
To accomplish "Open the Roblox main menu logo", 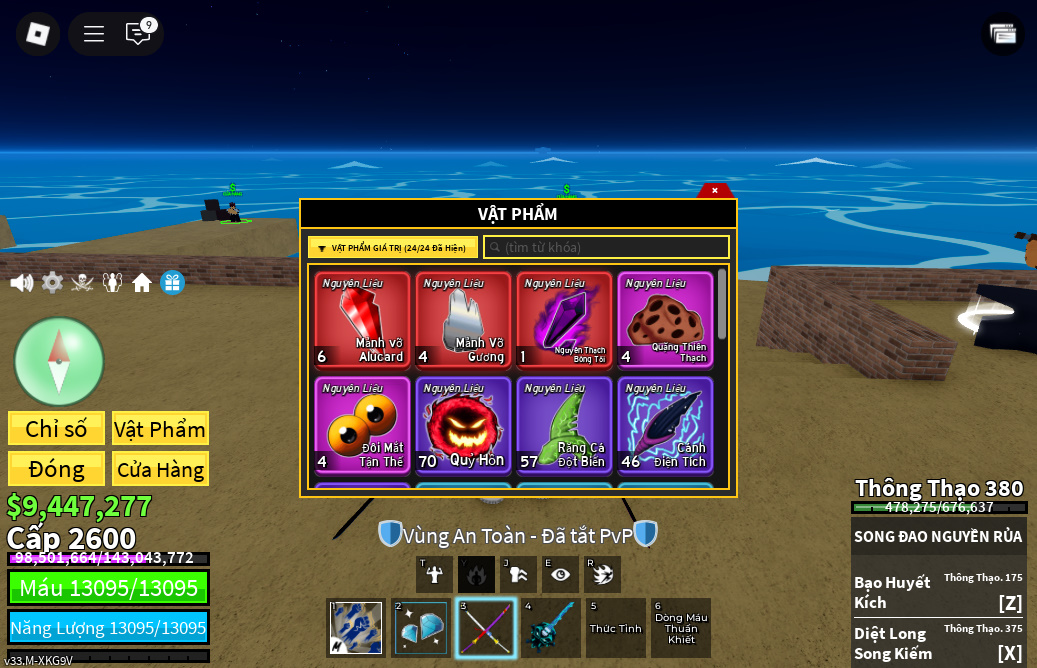I will (x=38, y=34).
